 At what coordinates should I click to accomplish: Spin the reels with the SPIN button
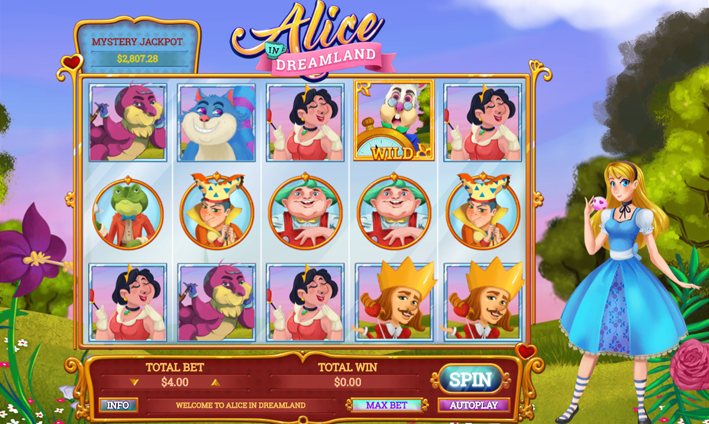(x=470, y=380)
